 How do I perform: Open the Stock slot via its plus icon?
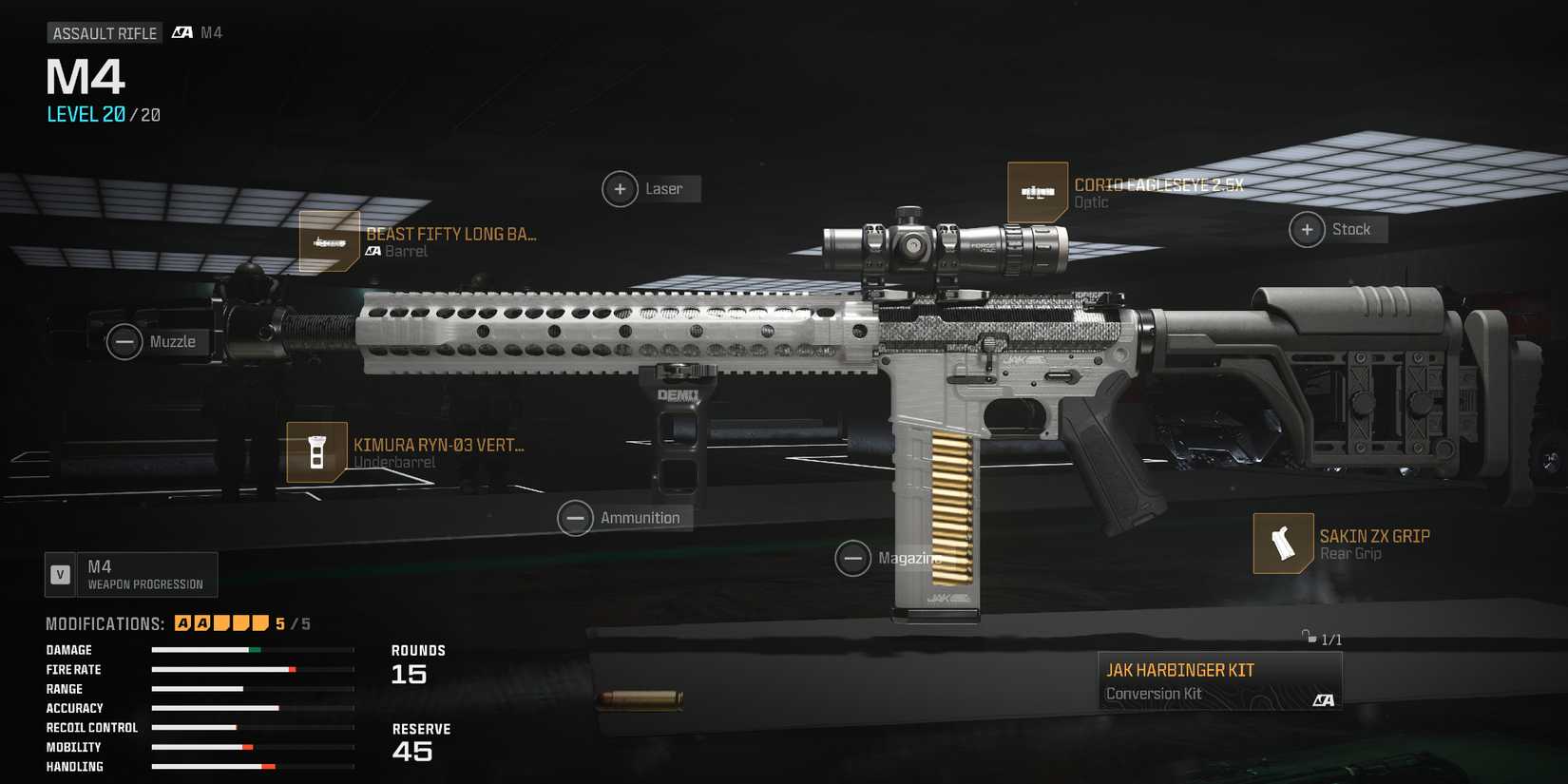[x=1307, y=229]
